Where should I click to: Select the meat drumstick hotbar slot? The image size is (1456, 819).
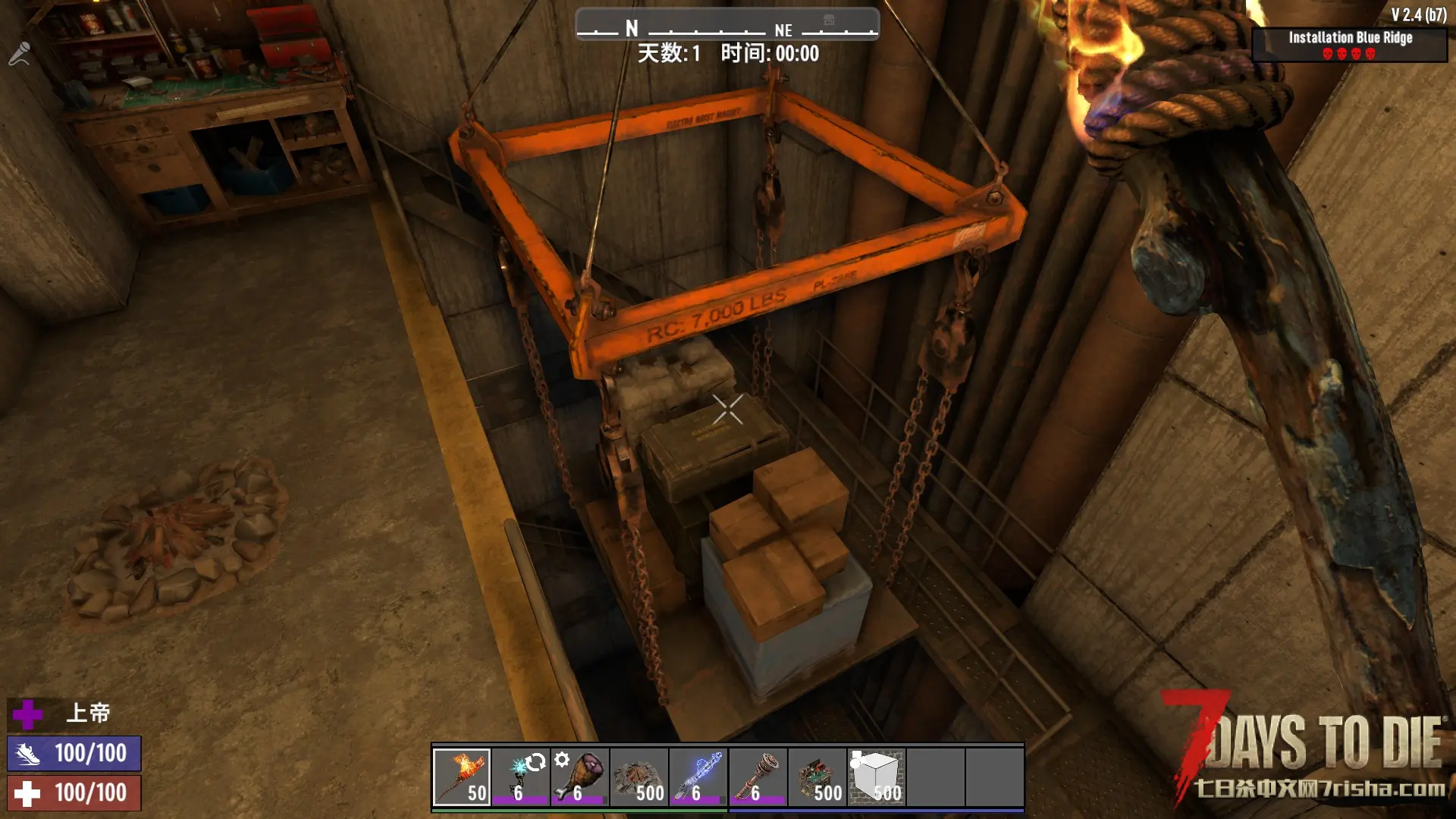pyautogui.click(x=580, y=777)
